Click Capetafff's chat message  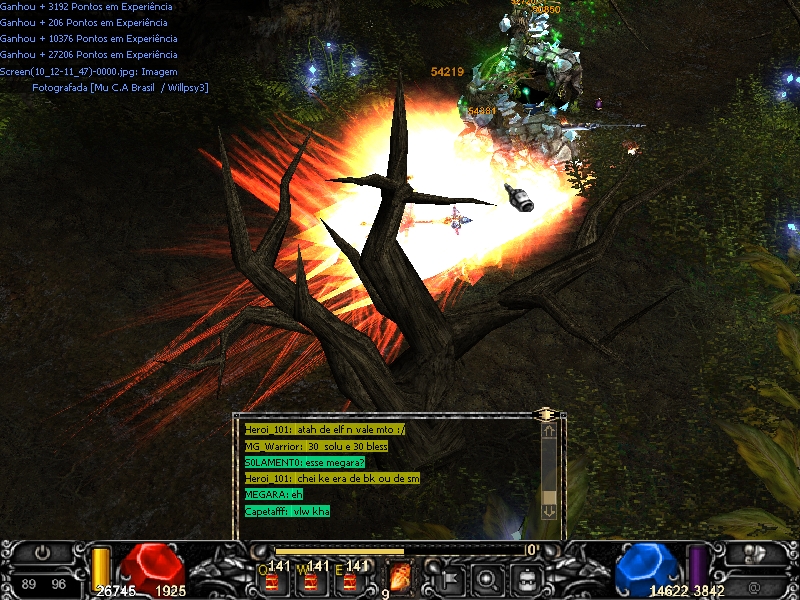[x=287, y=511]
